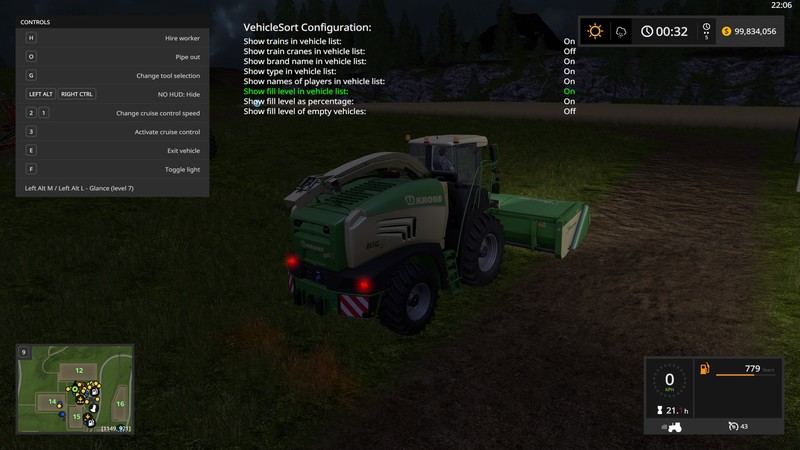The width and height of the screenshot is (800, 450).
Task: Toggle "Show names of players in vehicle list"
Action: [314, 81]
